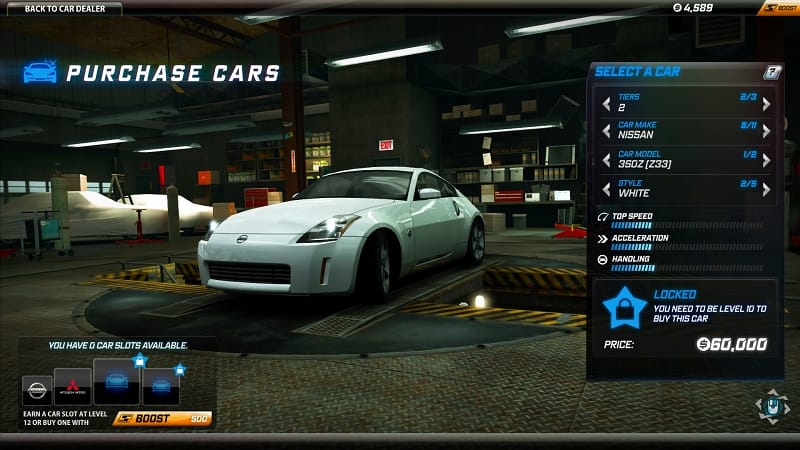Screen dimensions: 800x450
Task: Select the Nissan car slot
Action: (x=37, y=391)
